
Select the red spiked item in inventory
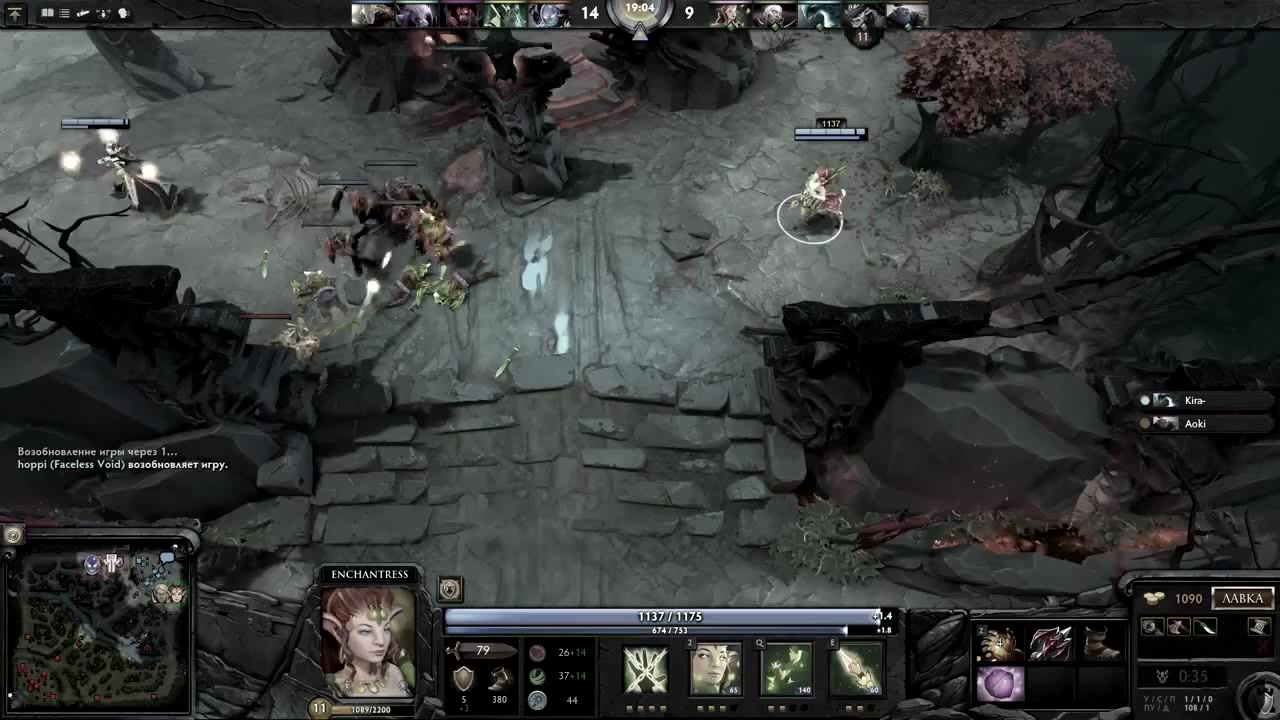click(1050, 645)
